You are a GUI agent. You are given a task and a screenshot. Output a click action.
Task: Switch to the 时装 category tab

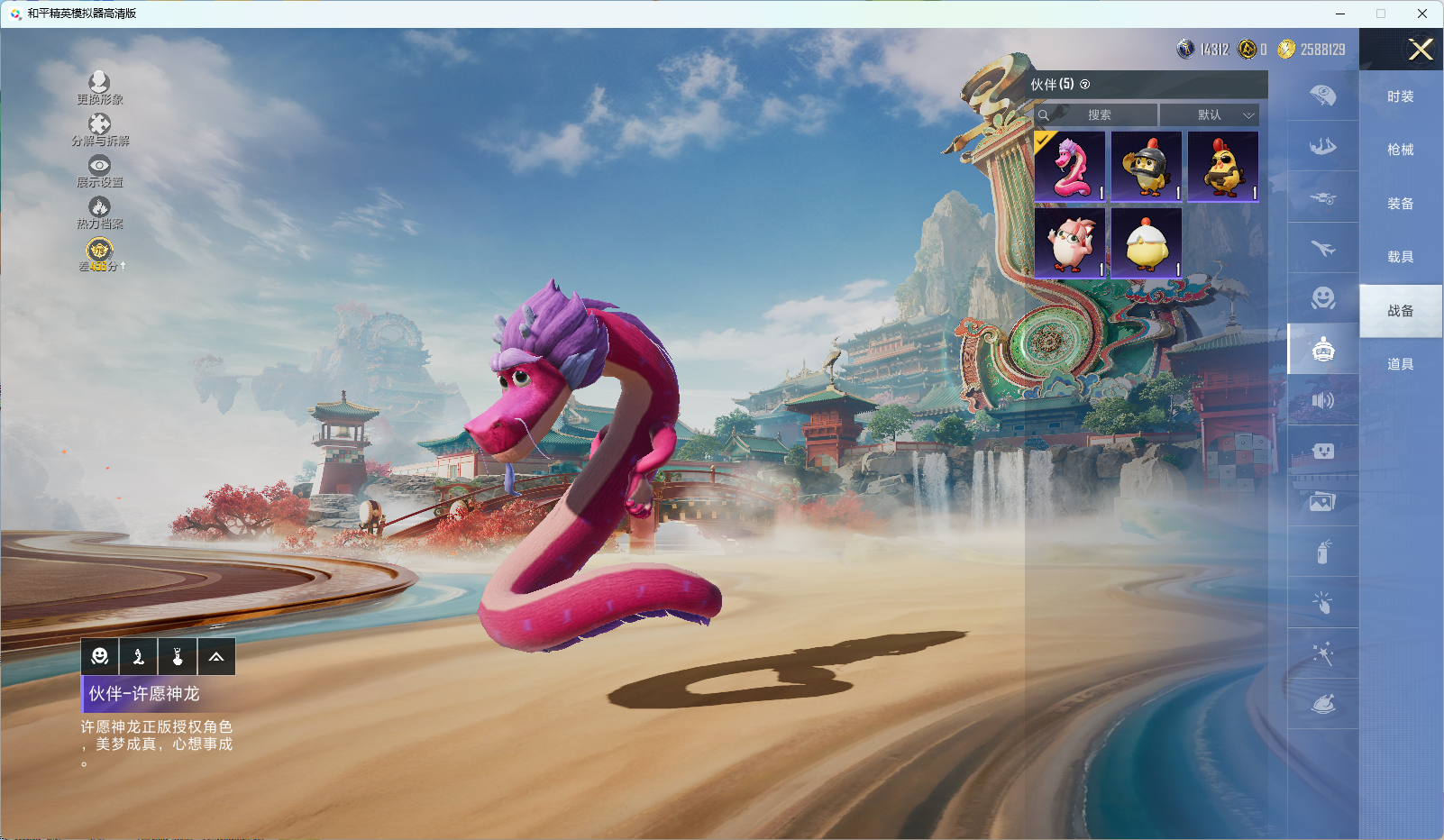click(x=1400, y=96)
